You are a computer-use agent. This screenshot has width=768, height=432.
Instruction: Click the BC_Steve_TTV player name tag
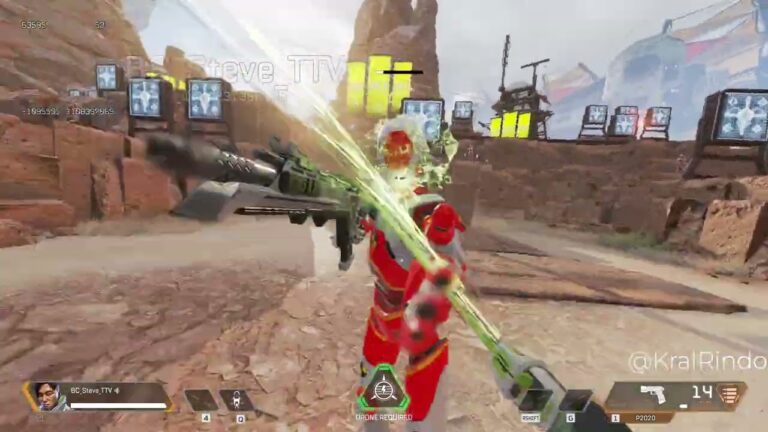pos(93,390)
